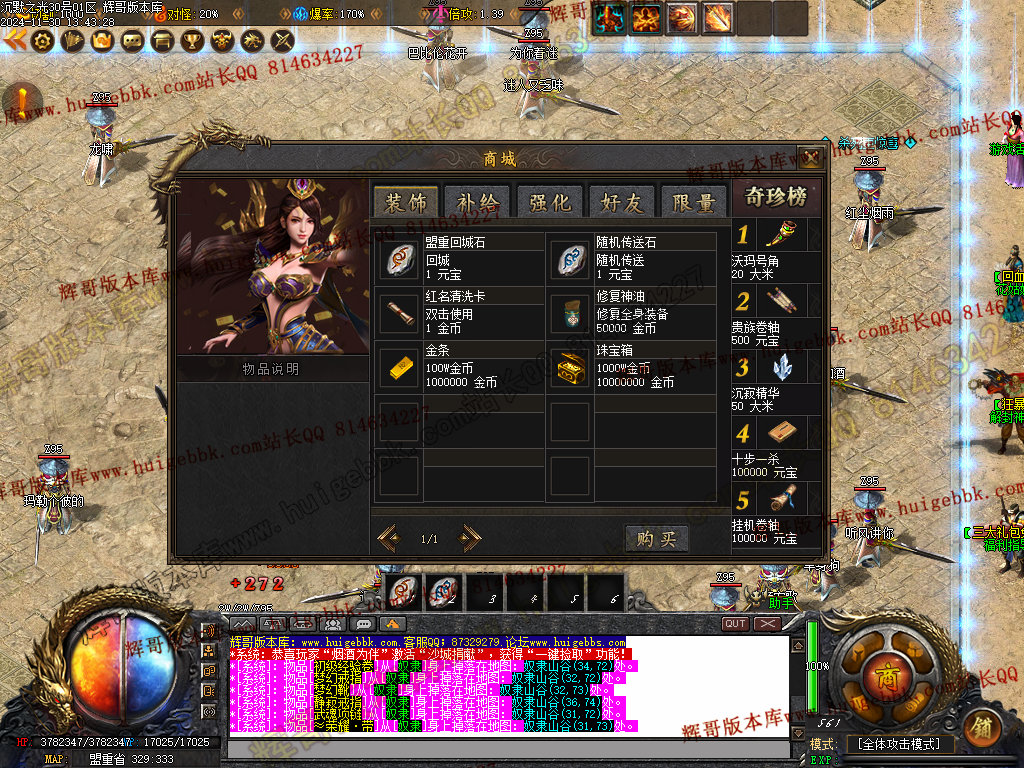The image size is (1024, 768).
Task: Pick the 修复神油 repair oil item
Action: click(571, 313)
